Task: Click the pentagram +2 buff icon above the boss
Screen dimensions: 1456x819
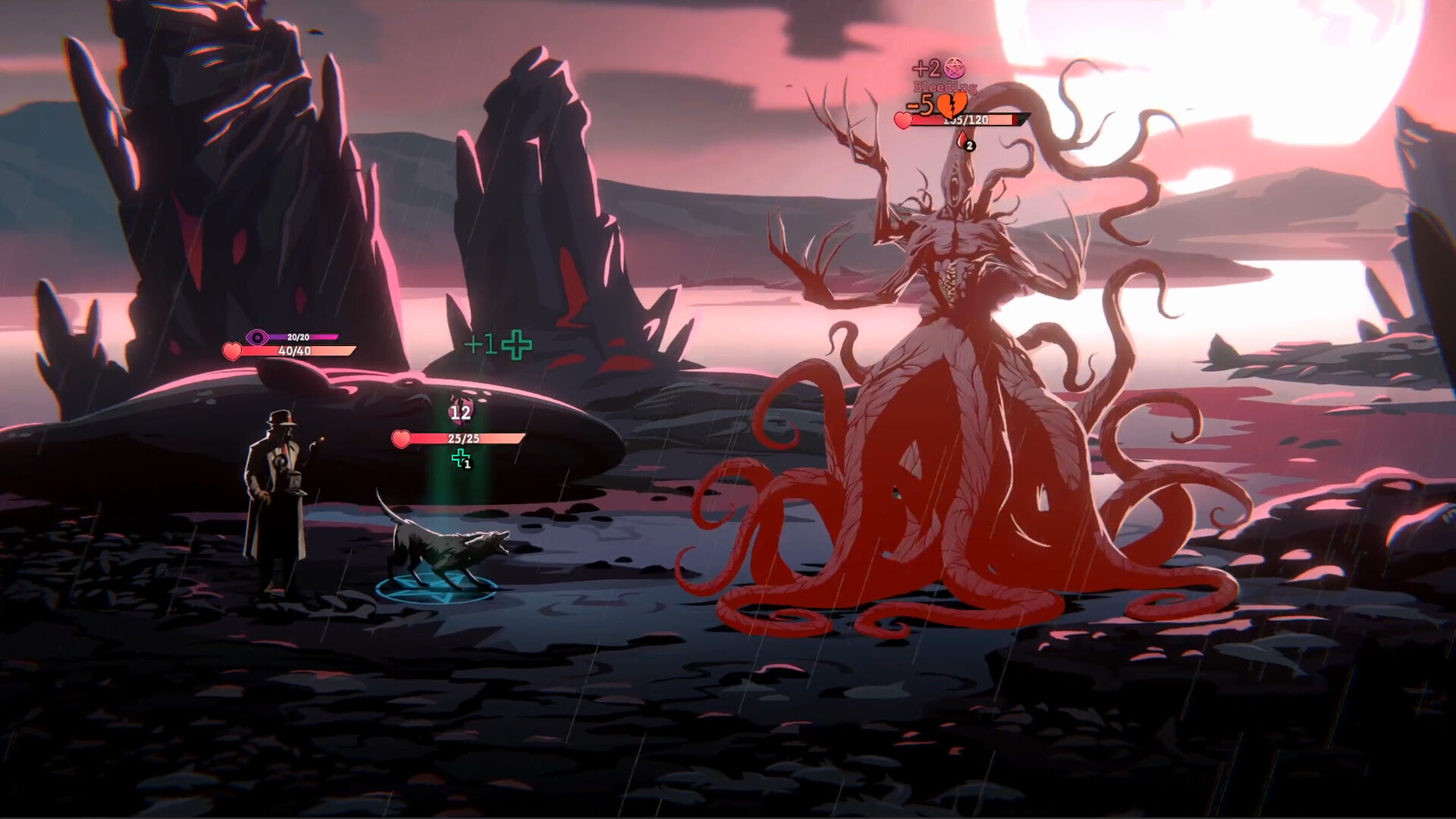Action: click(x=955, y=68)
